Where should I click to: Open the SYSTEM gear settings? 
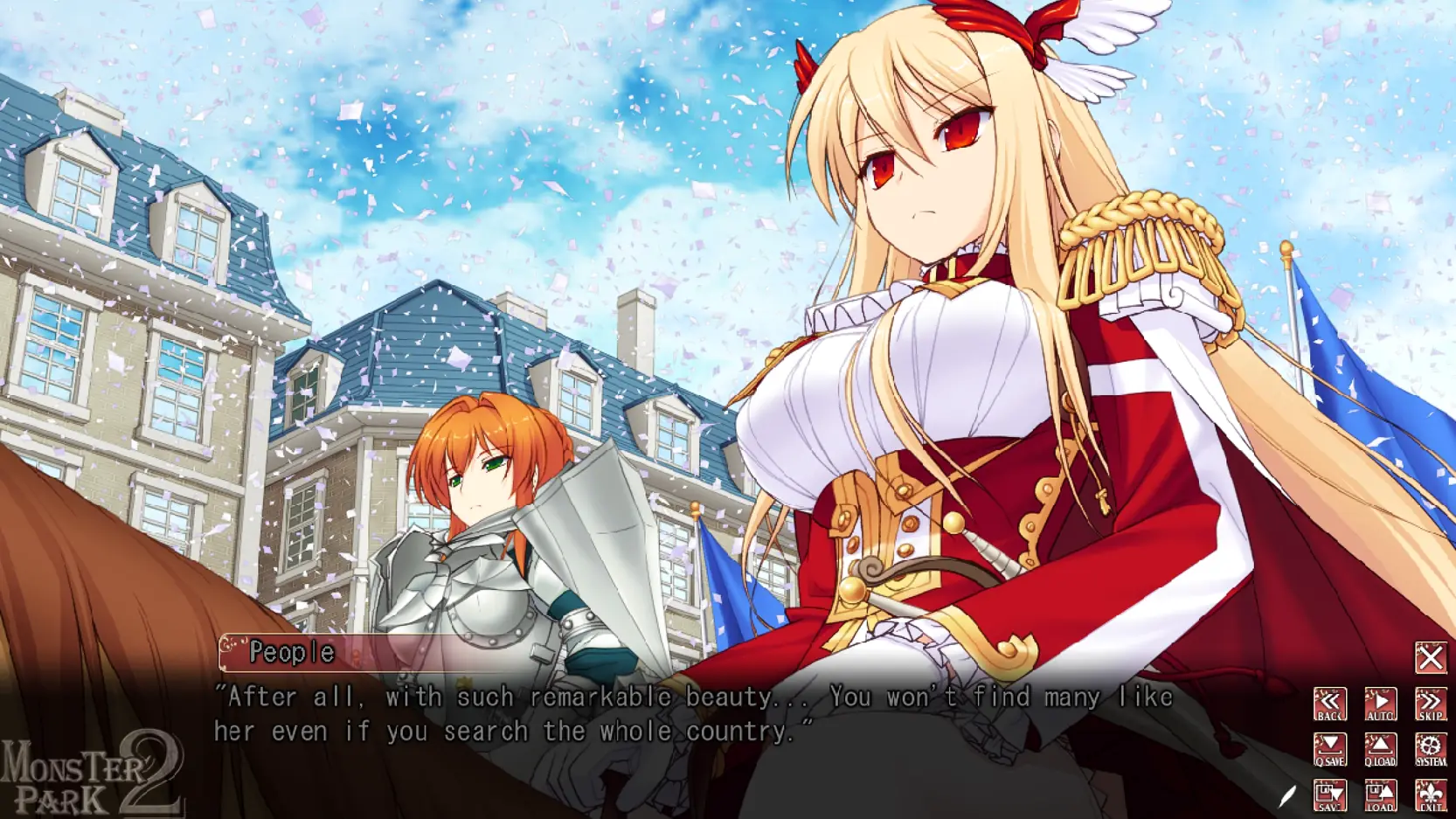click(x=1431, y=750)
